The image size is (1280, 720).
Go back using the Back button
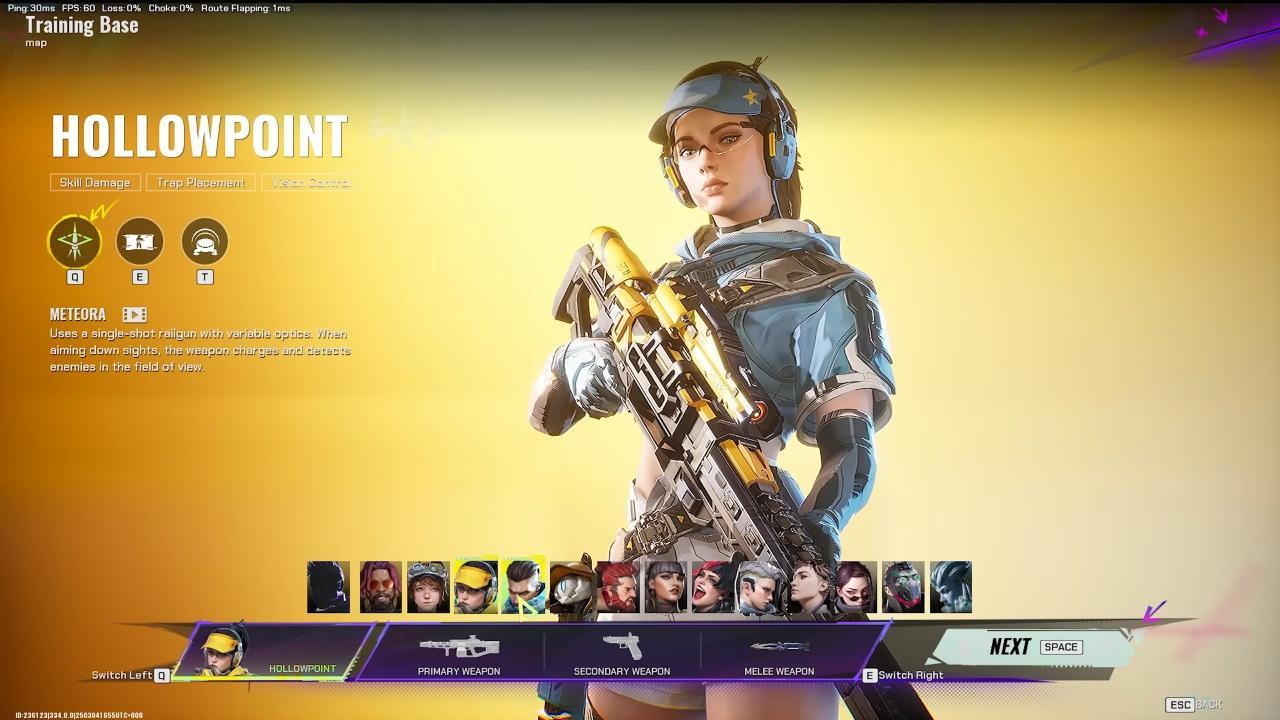pyautogui.click(x=1194, y=704)
